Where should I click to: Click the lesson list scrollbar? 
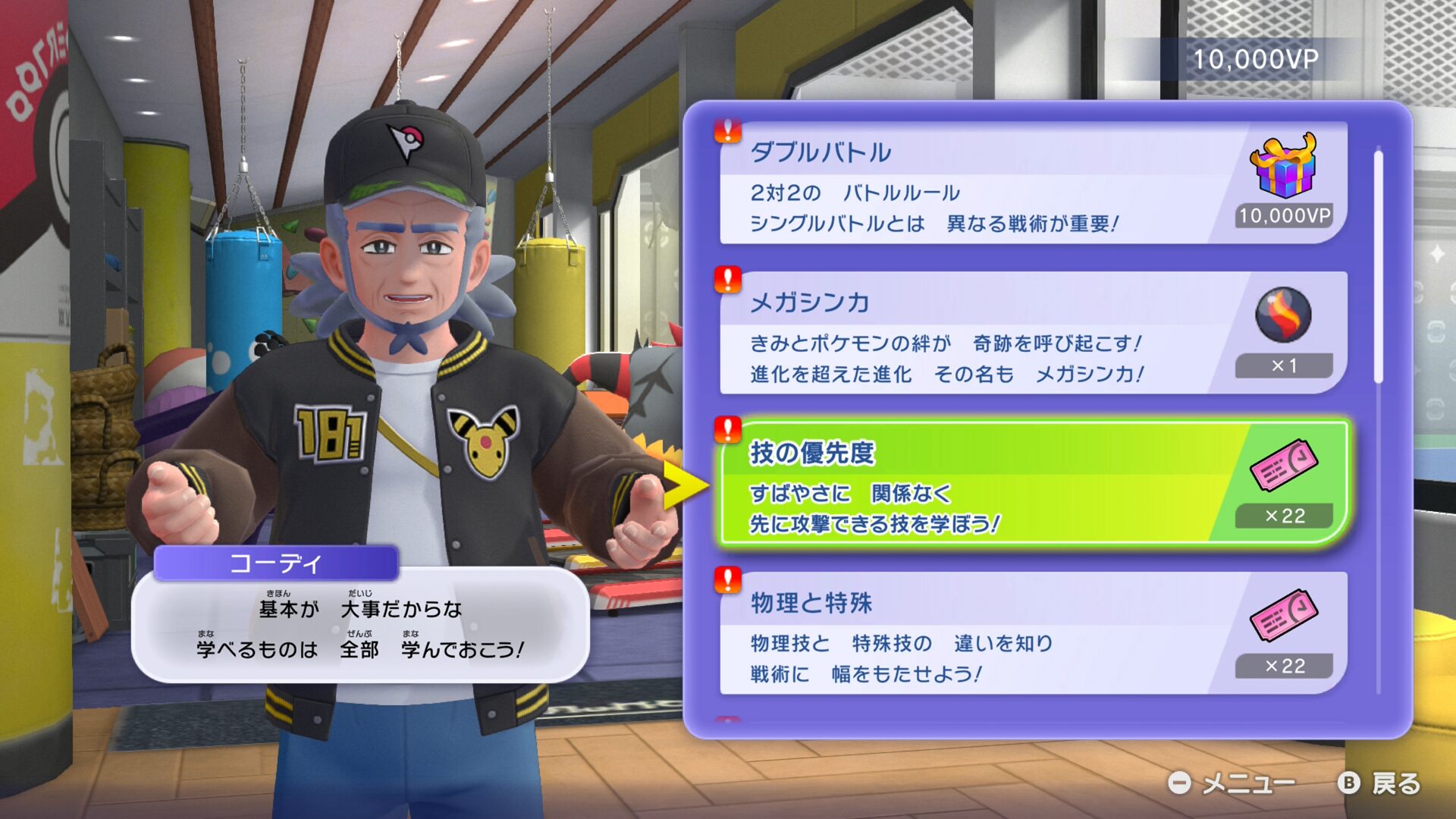(1378, 265)
